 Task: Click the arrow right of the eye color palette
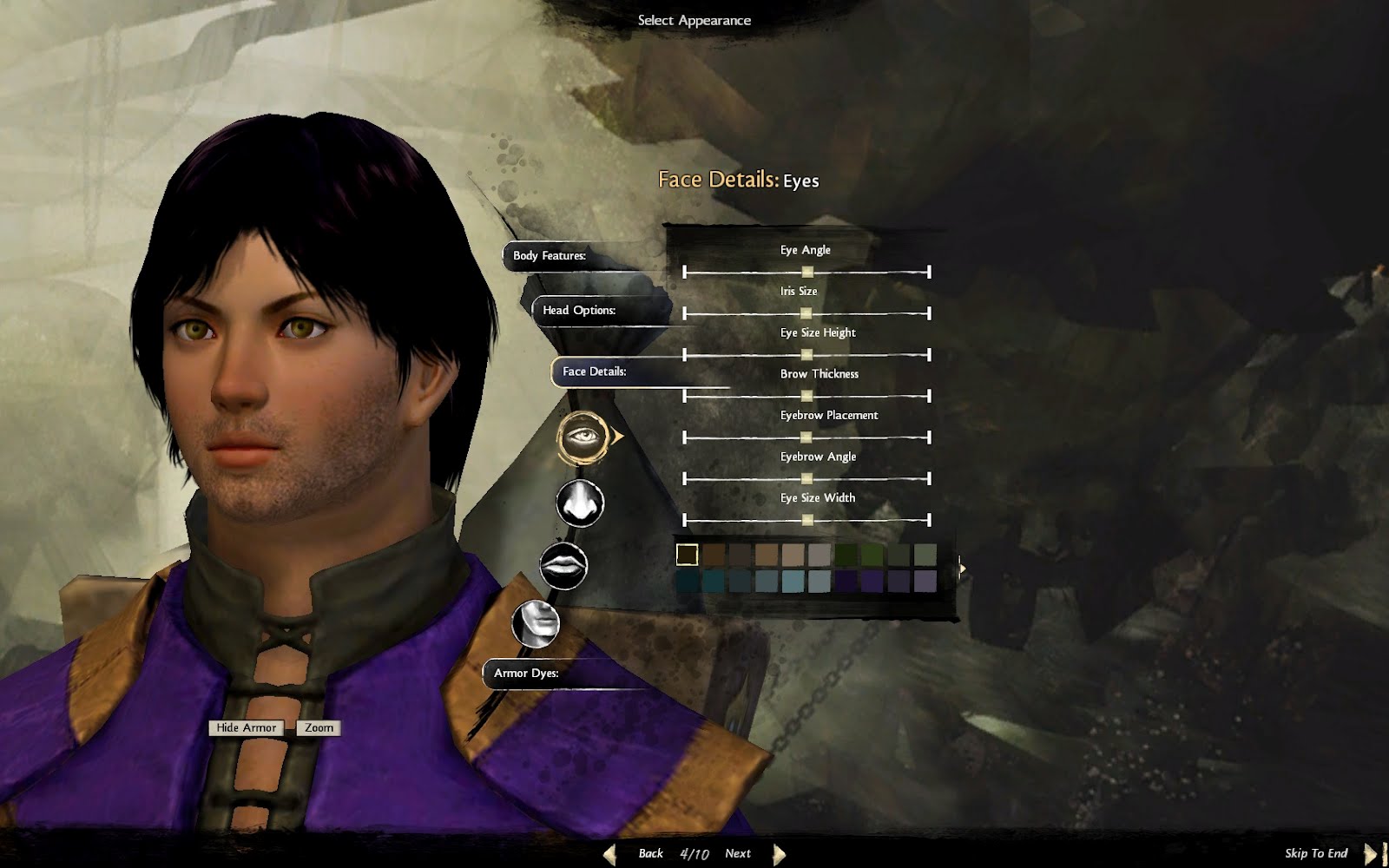(x=961, y=567)
